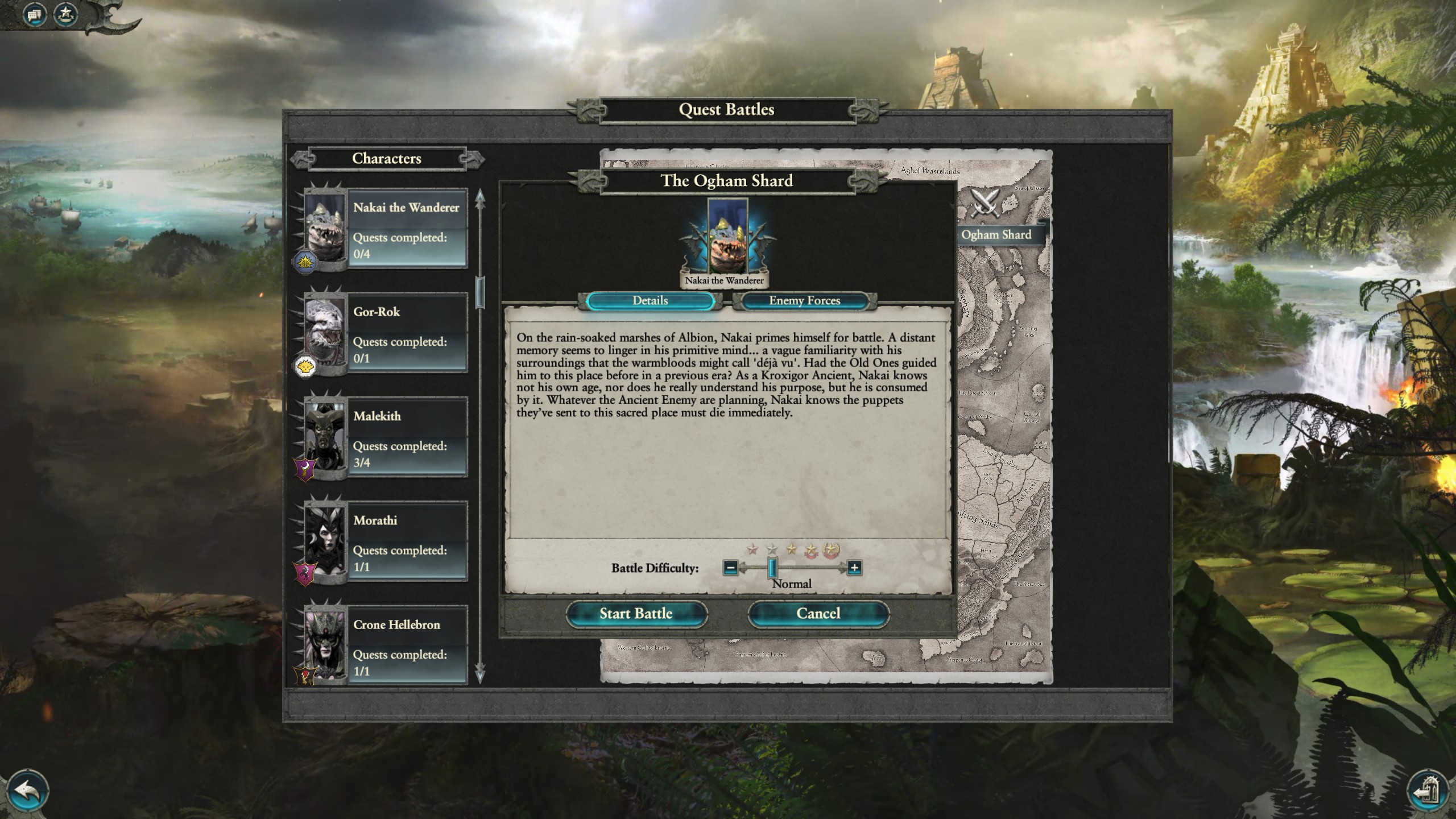Decrease battle difficulty with minus button
1456x819 pixels.
pos(731,568)
